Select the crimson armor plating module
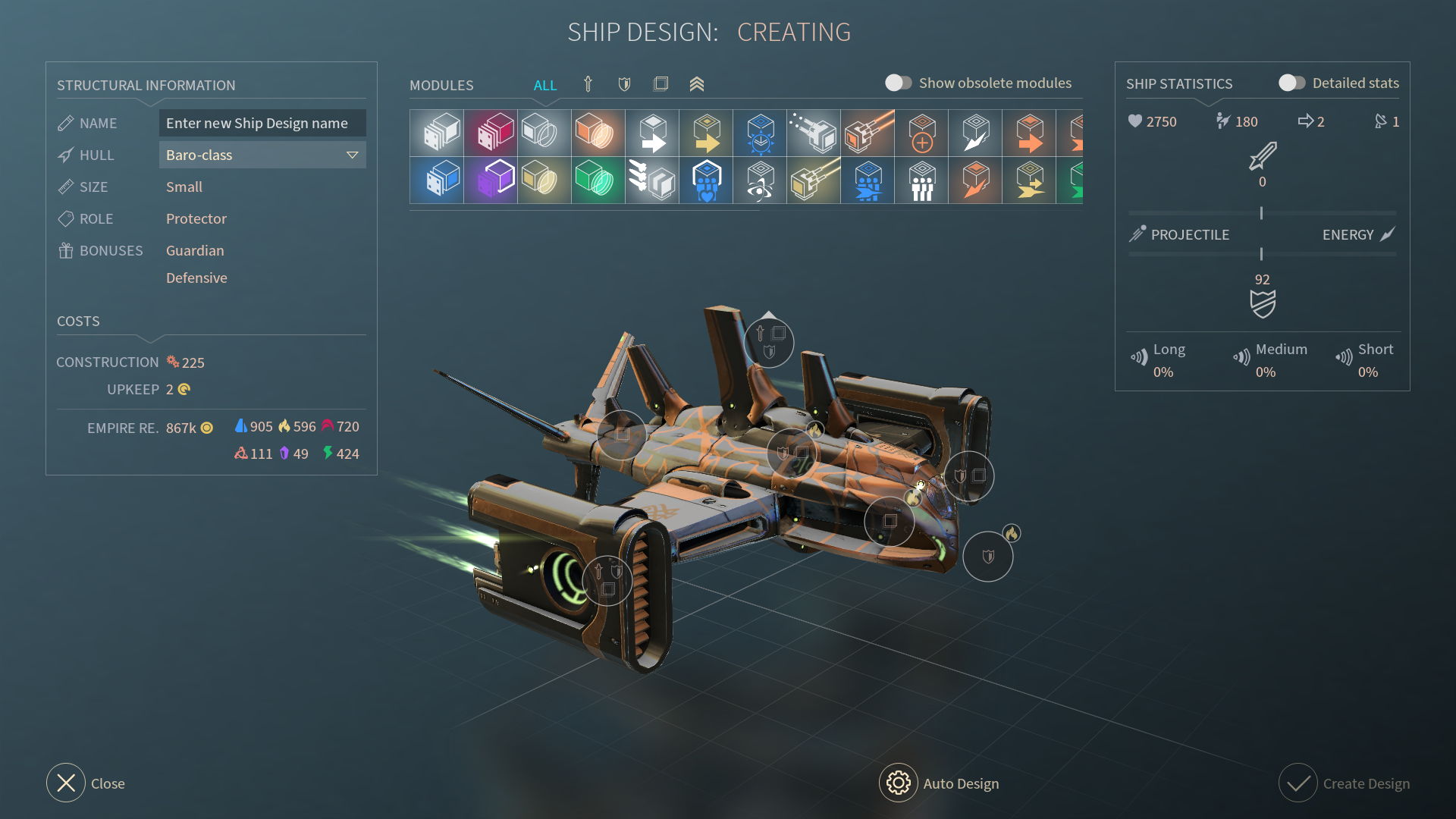This screenshot has width=1456, height=819. pyautogui.click(x=491, y=133)
